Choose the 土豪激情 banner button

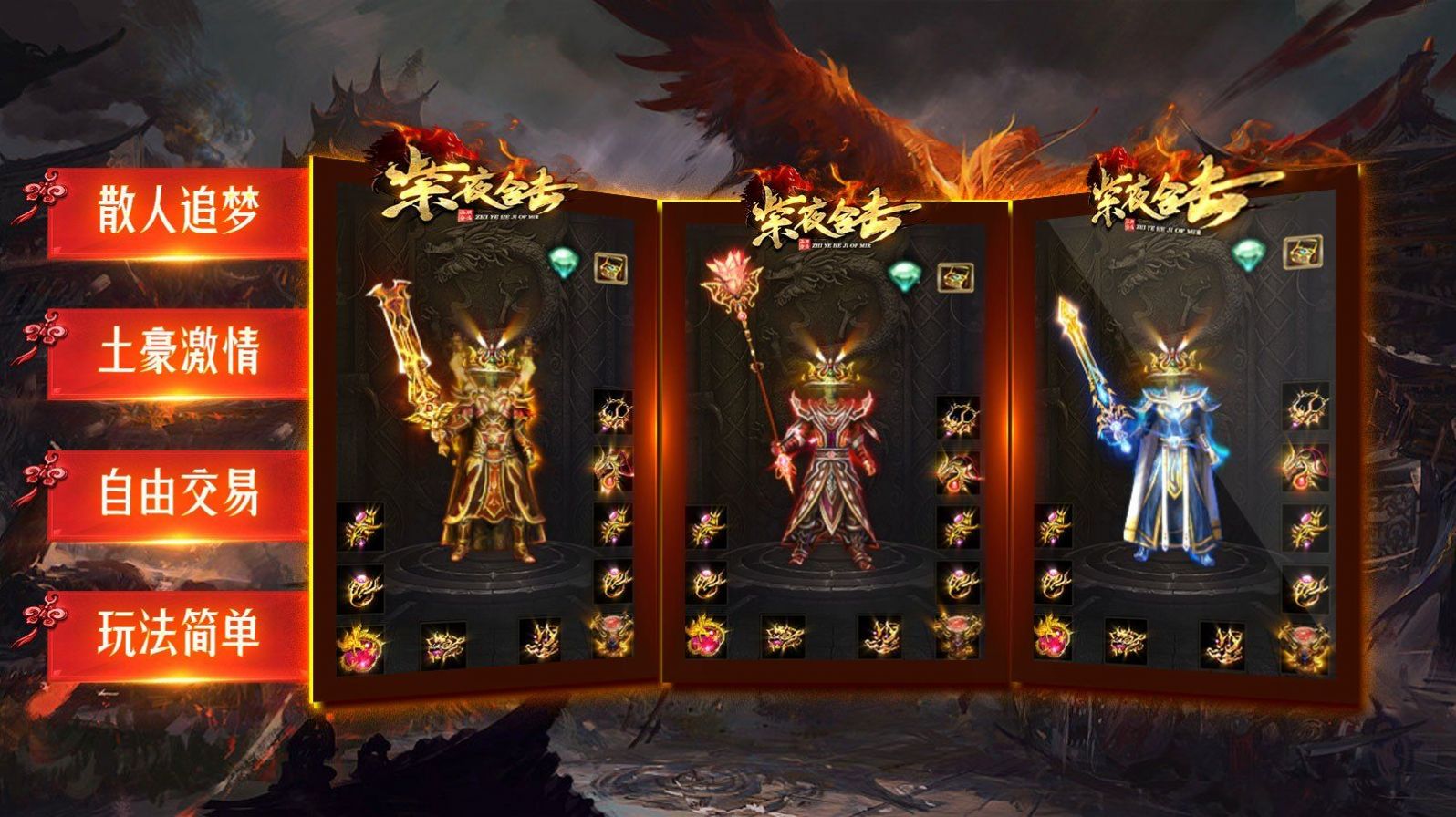tap(178, 353)
